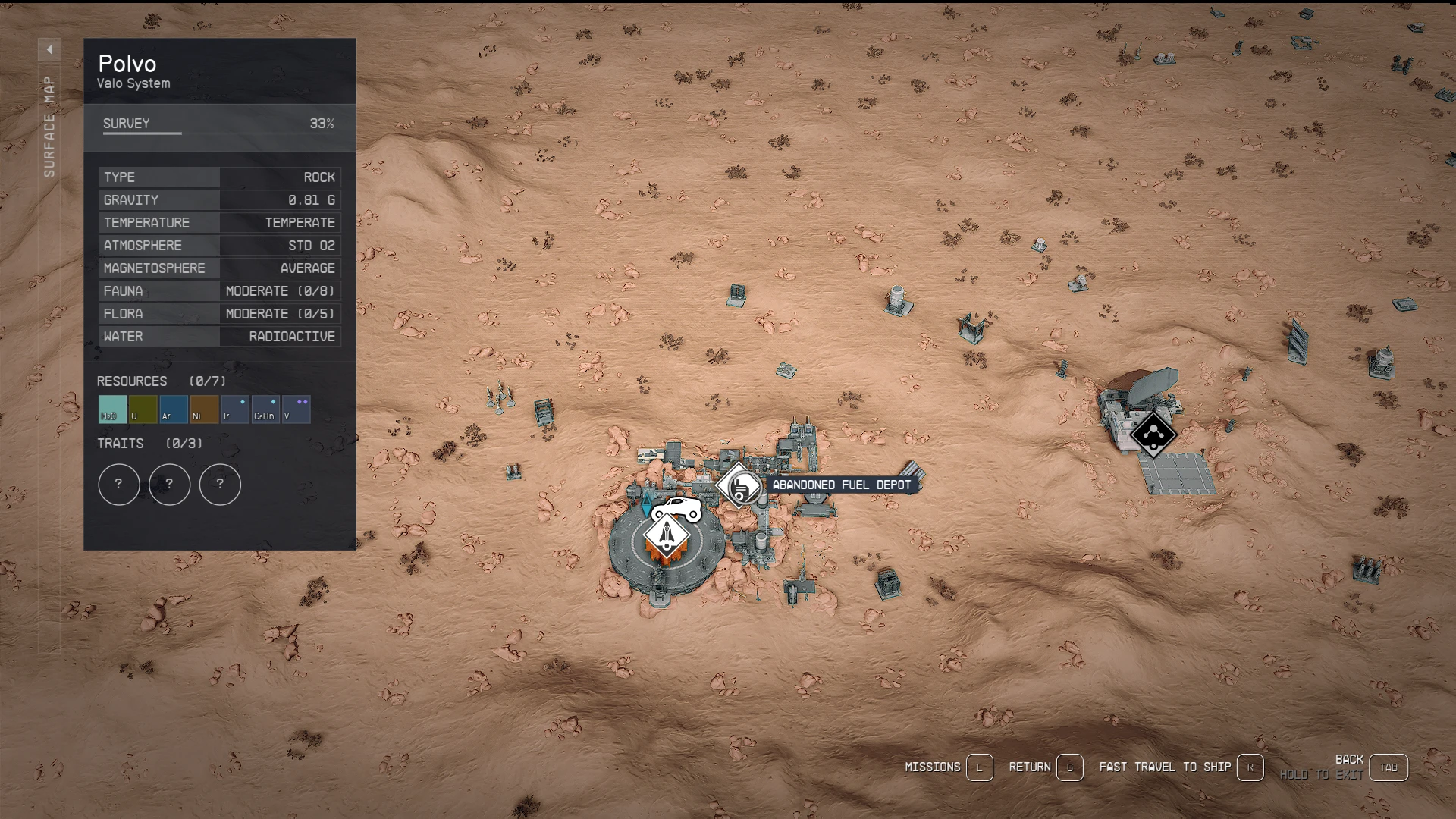Open the Missions menu

click(x=979, y=767)
